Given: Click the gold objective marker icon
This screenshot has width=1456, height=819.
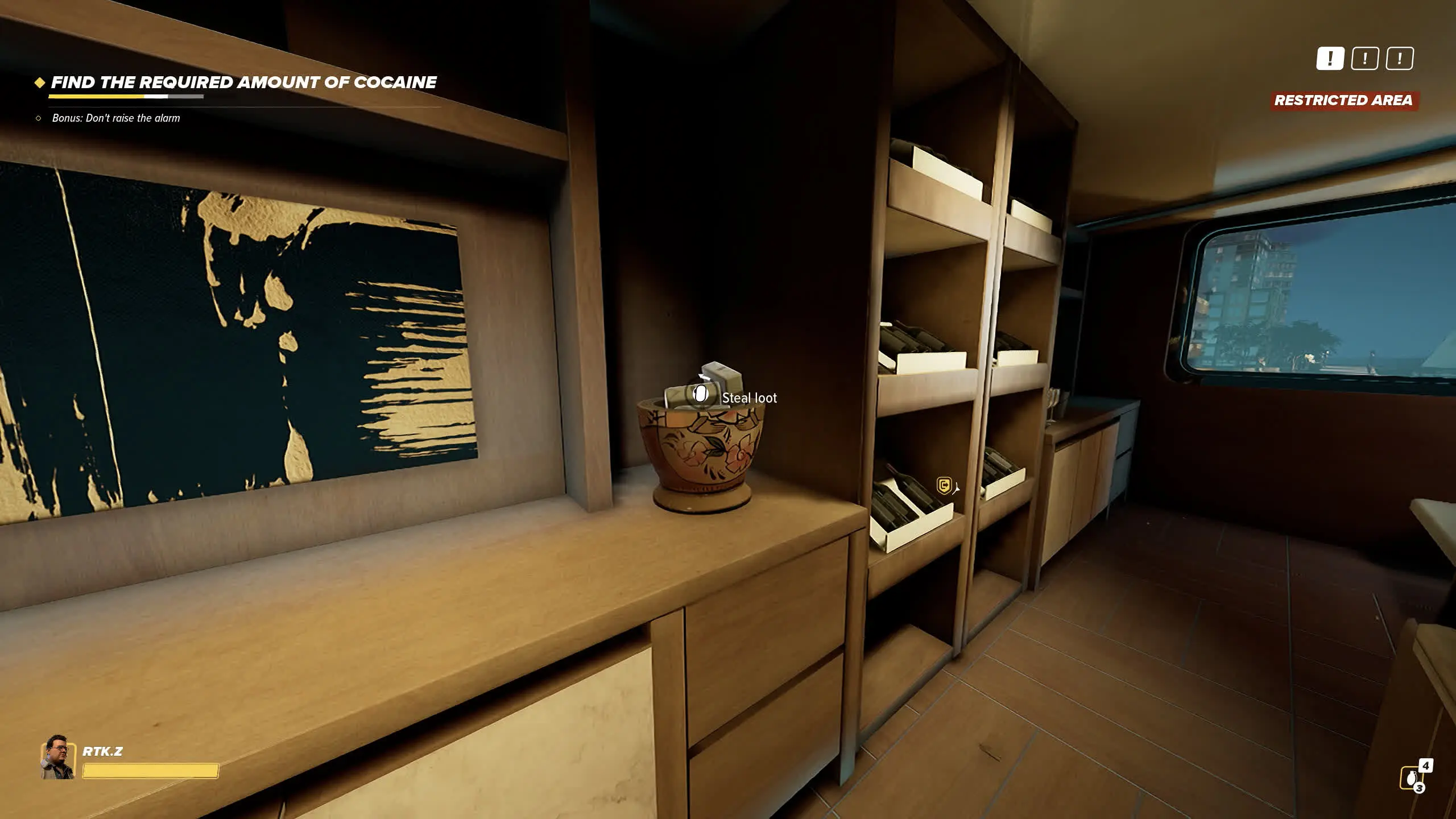Looking at the screenshot, I should (944, 486).
